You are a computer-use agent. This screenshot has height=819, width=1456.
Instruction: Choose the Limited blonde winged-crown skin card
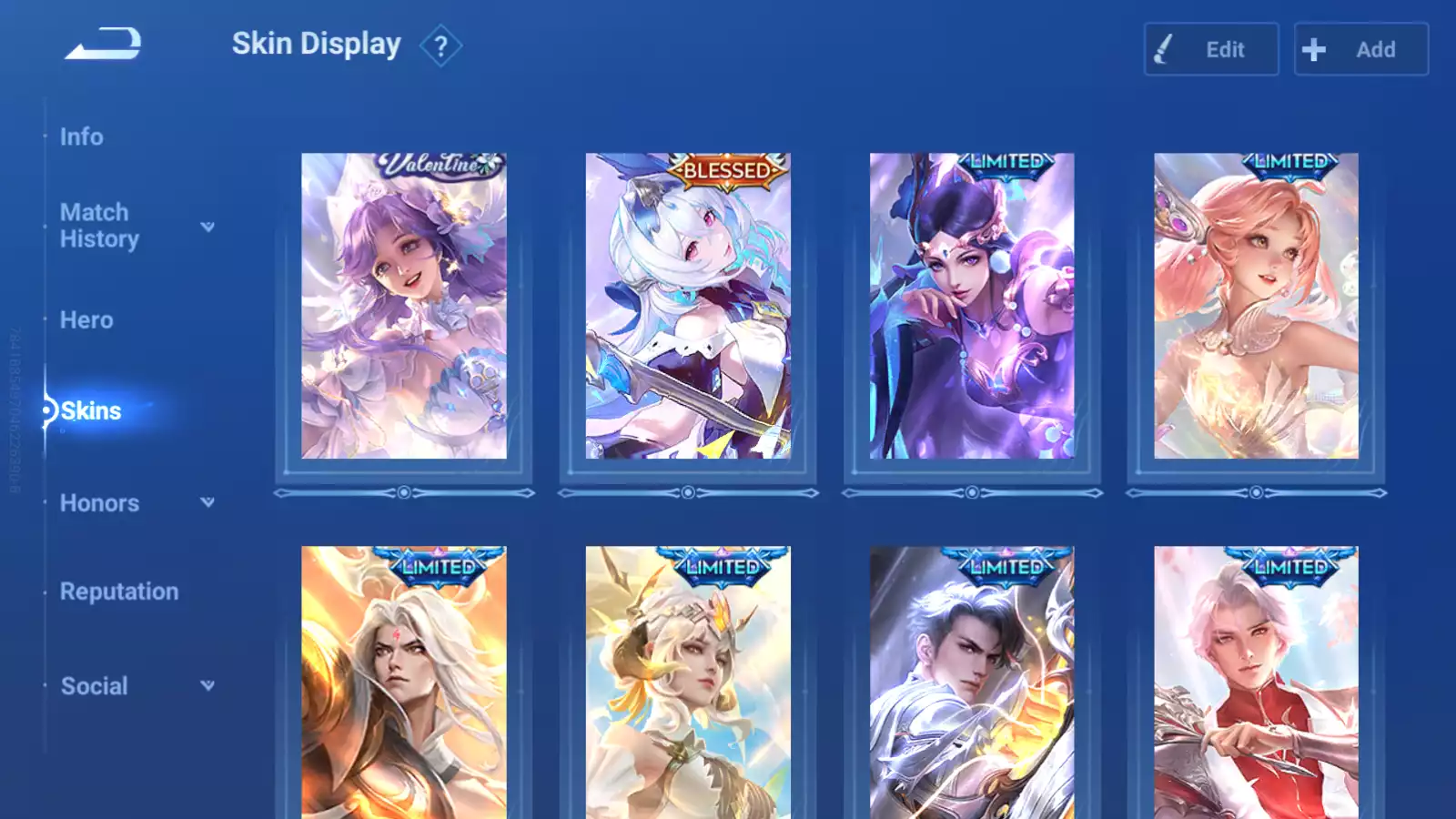click(688, 682)
